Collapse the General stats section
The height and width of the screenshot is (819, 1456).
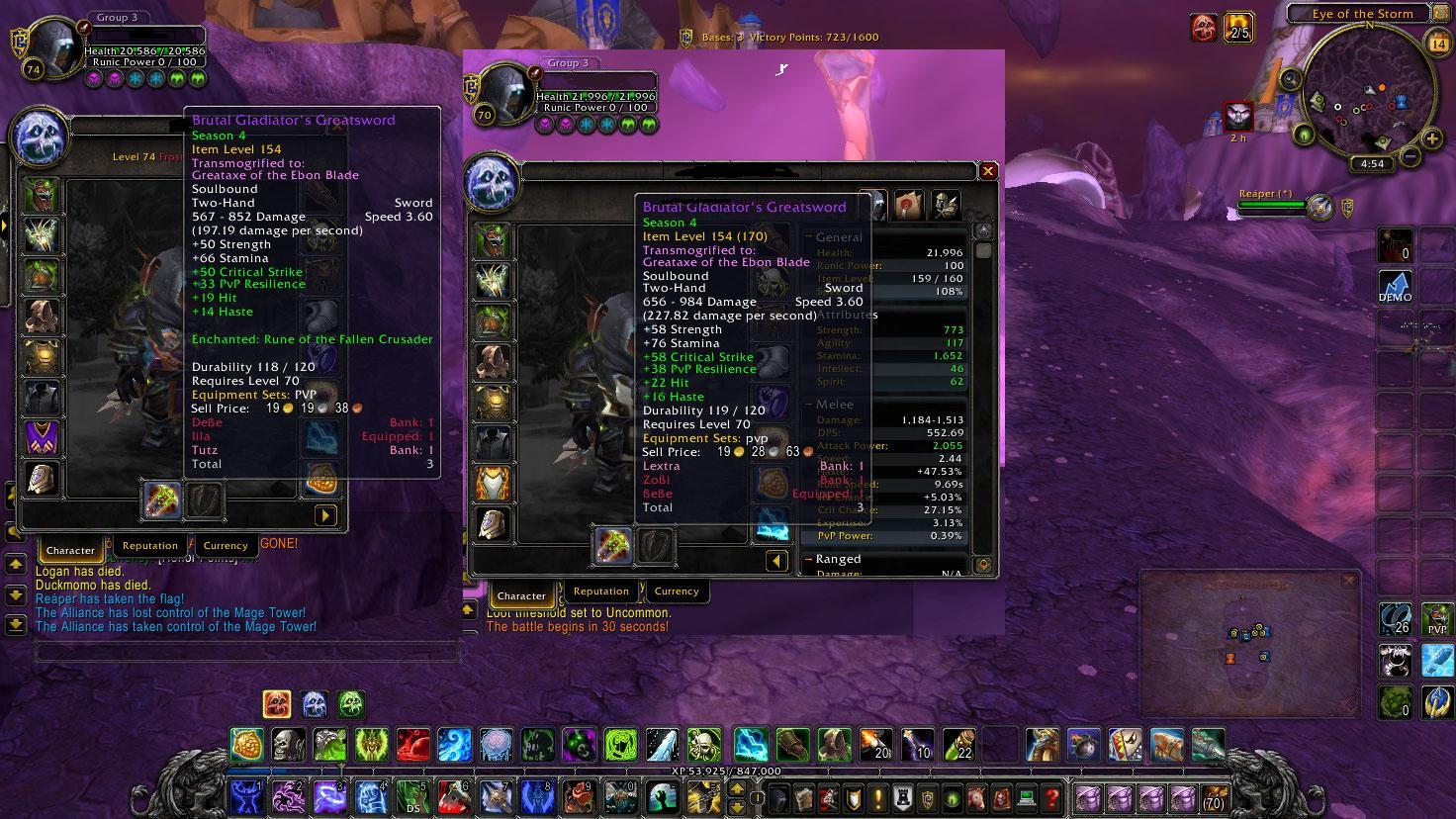pos(808,237)
